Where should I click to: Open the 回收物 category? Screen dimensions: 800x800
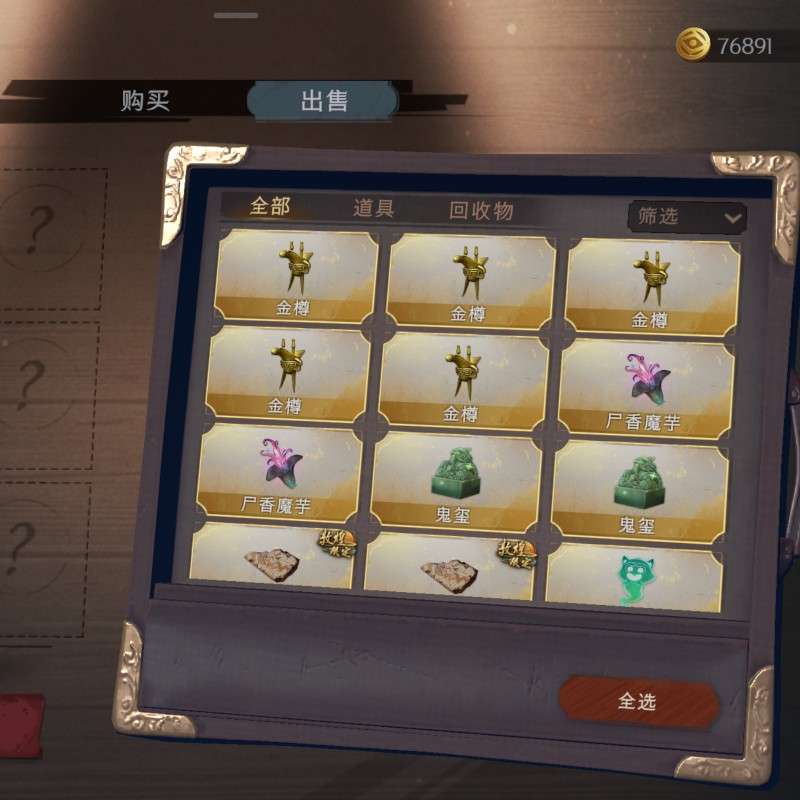(x=481, y=211)
